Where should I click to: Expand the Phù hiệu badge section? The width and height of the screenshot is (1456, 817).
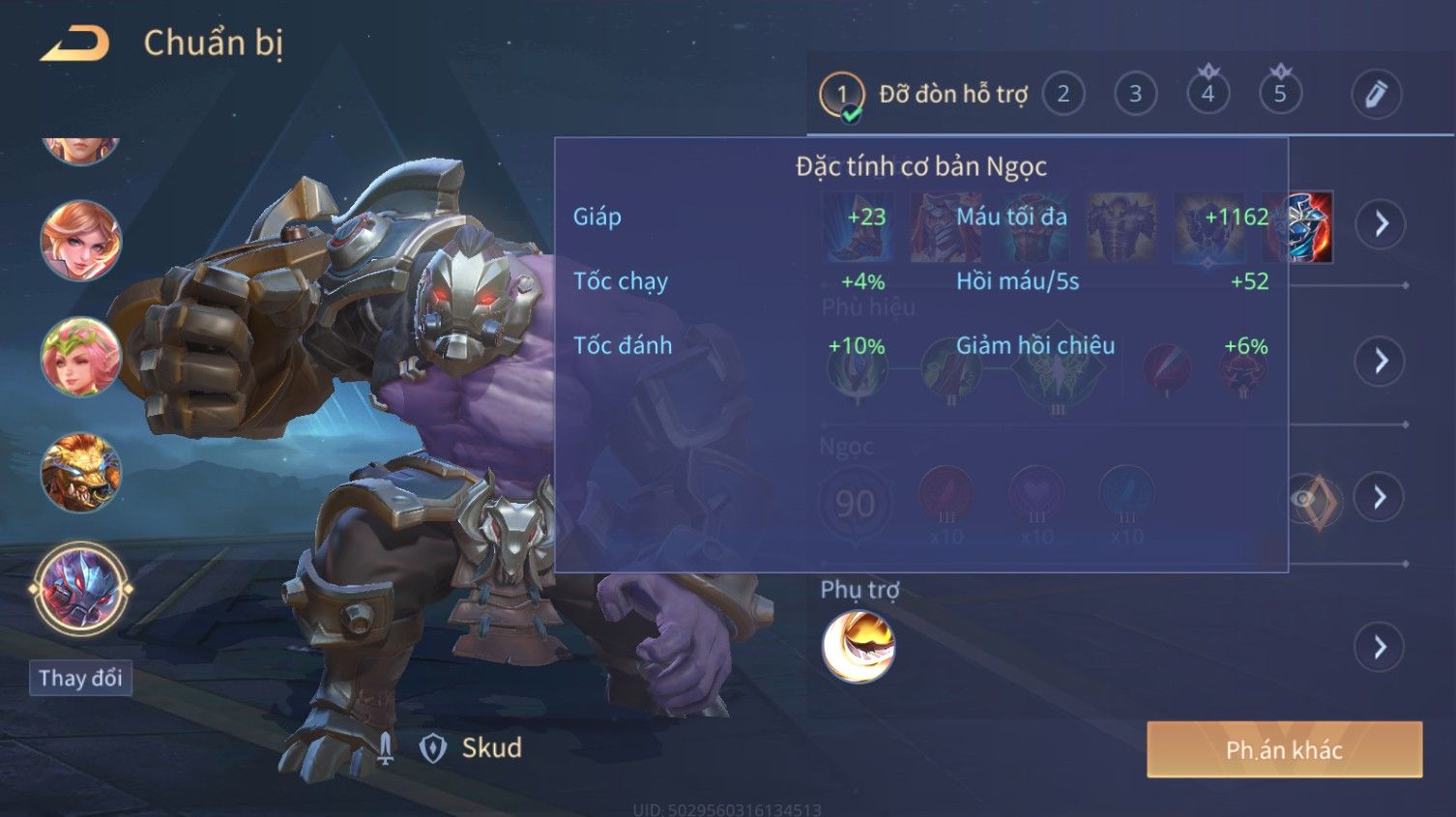(1381, 362)
